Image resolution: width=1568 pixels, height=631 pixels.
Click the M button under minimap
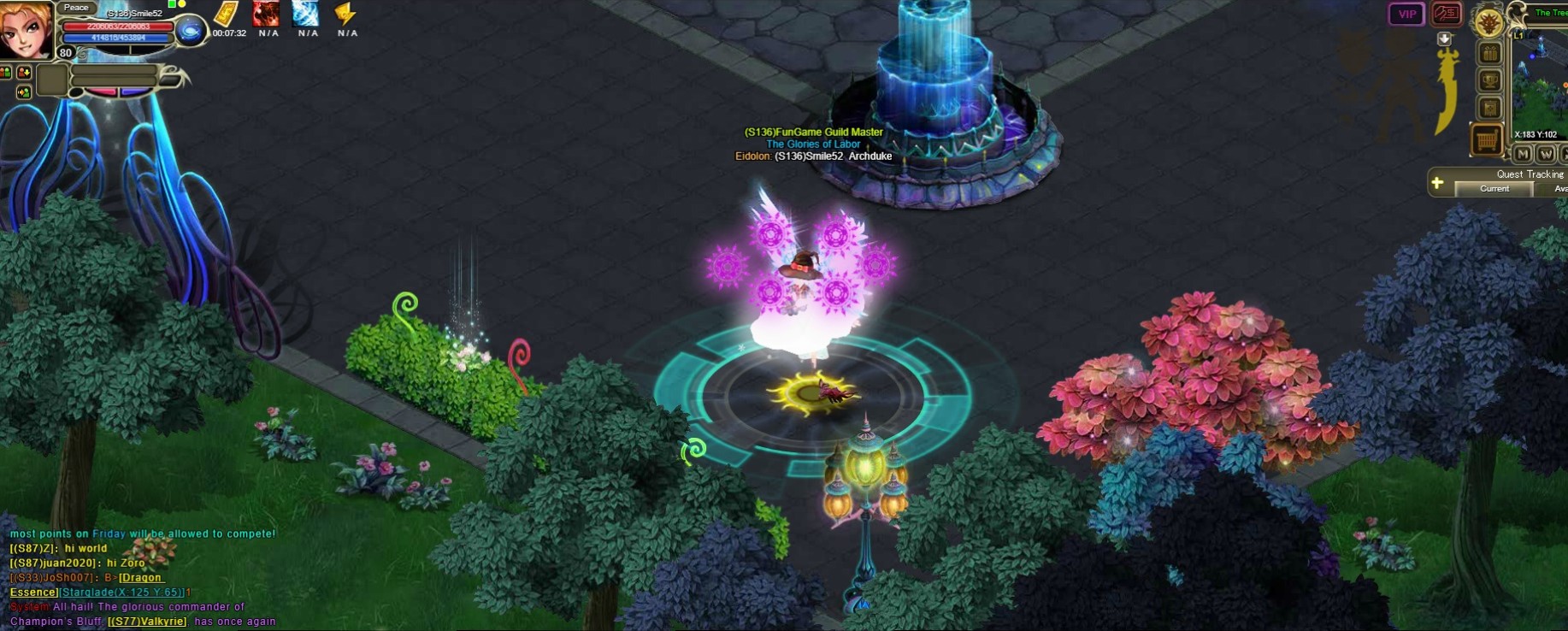click(x=1523, y=155)
